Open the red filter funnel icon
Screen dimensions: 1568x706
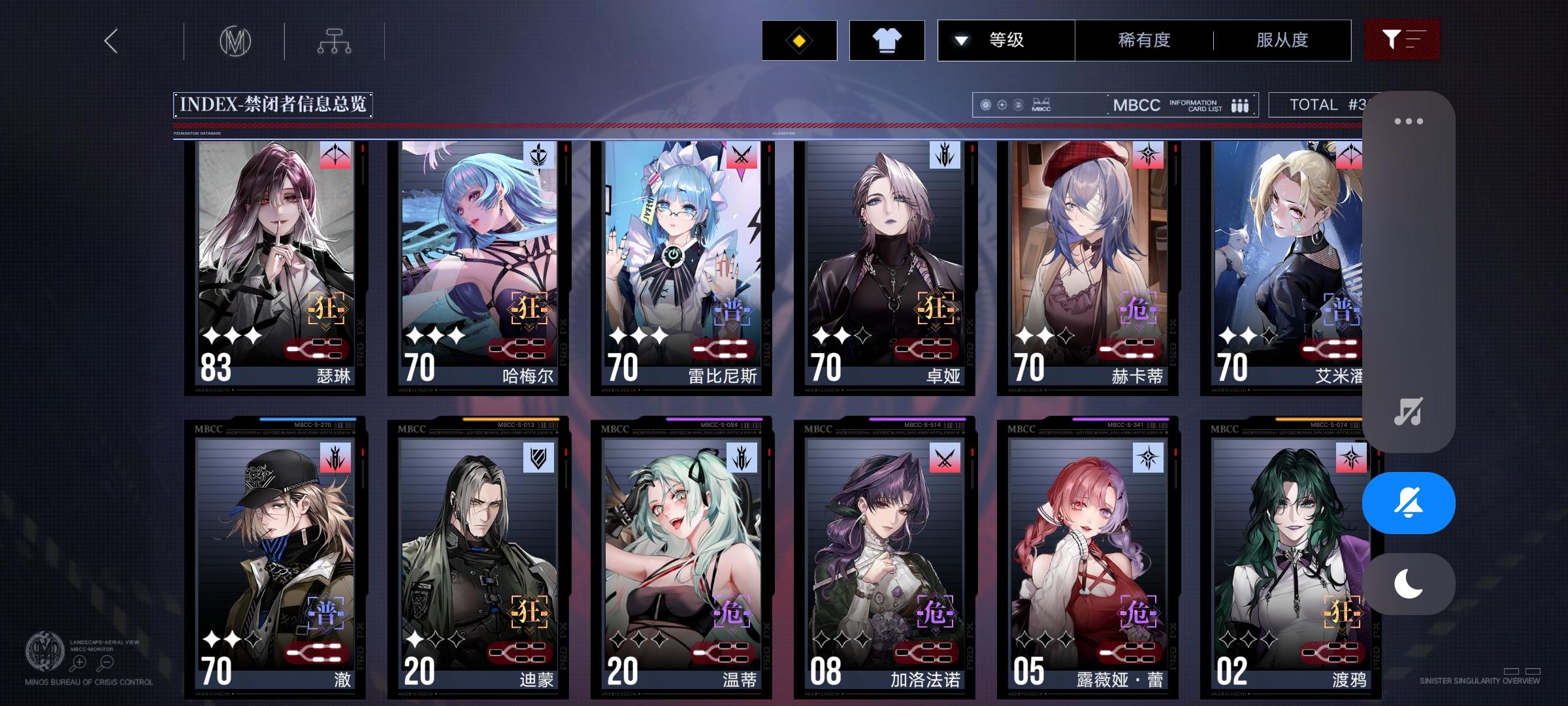[x=1402, y=40]
